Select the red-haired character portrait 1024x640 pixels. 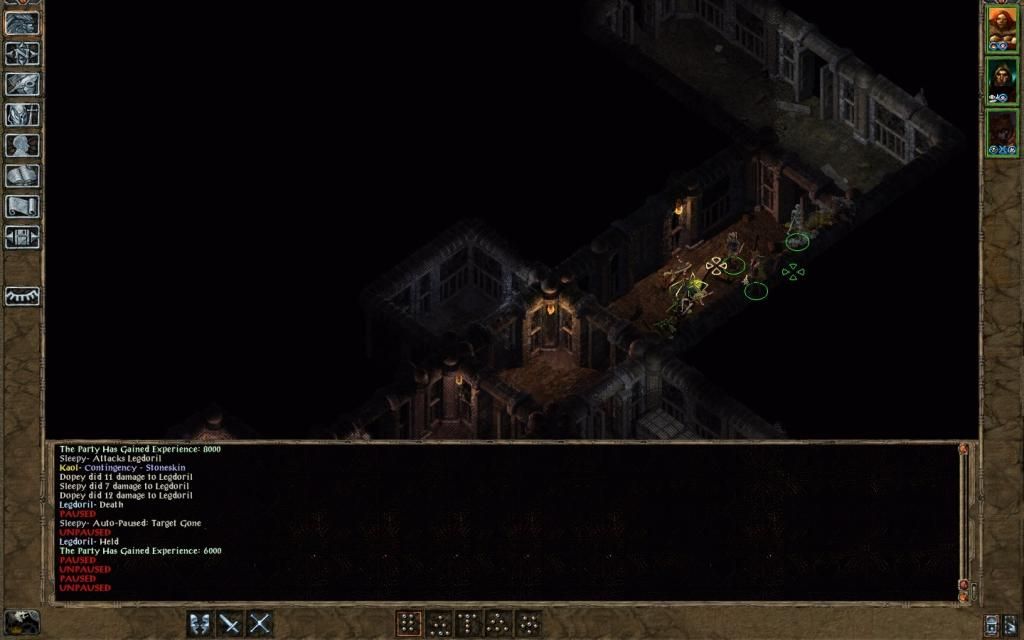1002,29
